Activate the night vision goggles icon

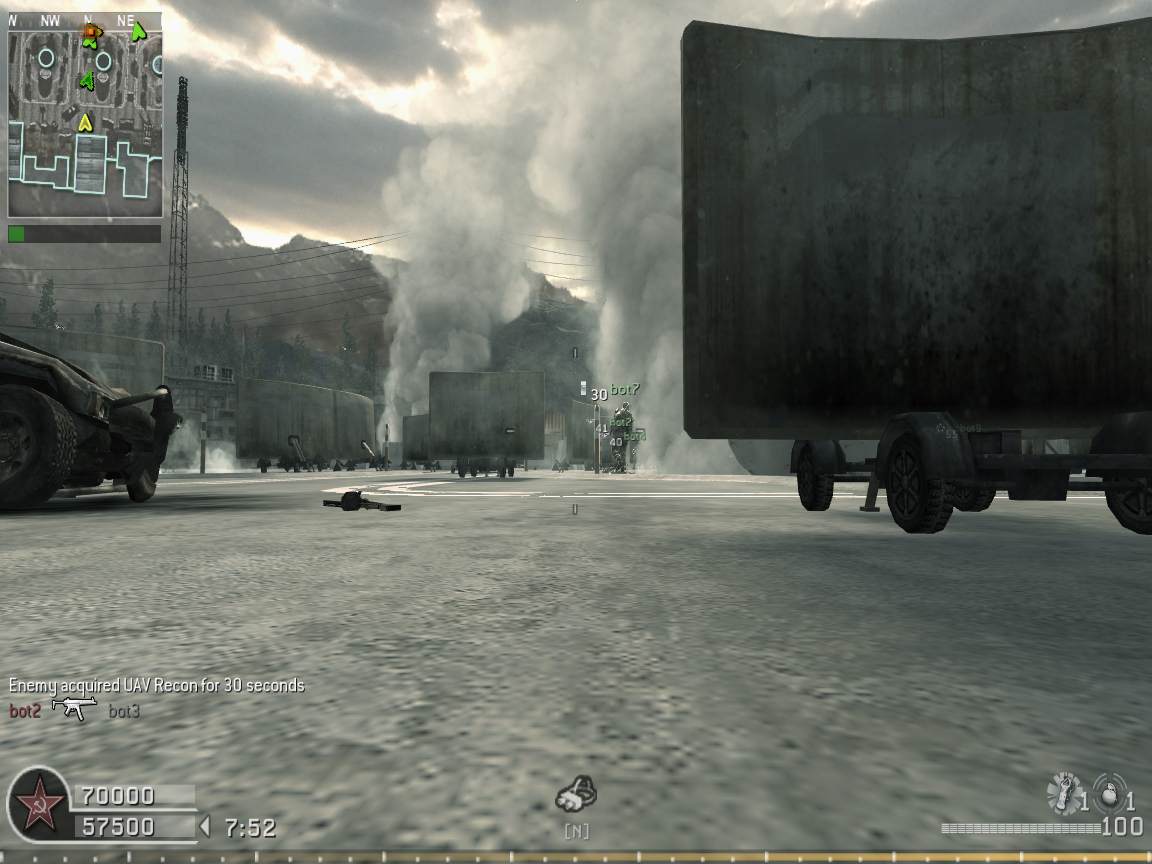click(x=576, y=797)
